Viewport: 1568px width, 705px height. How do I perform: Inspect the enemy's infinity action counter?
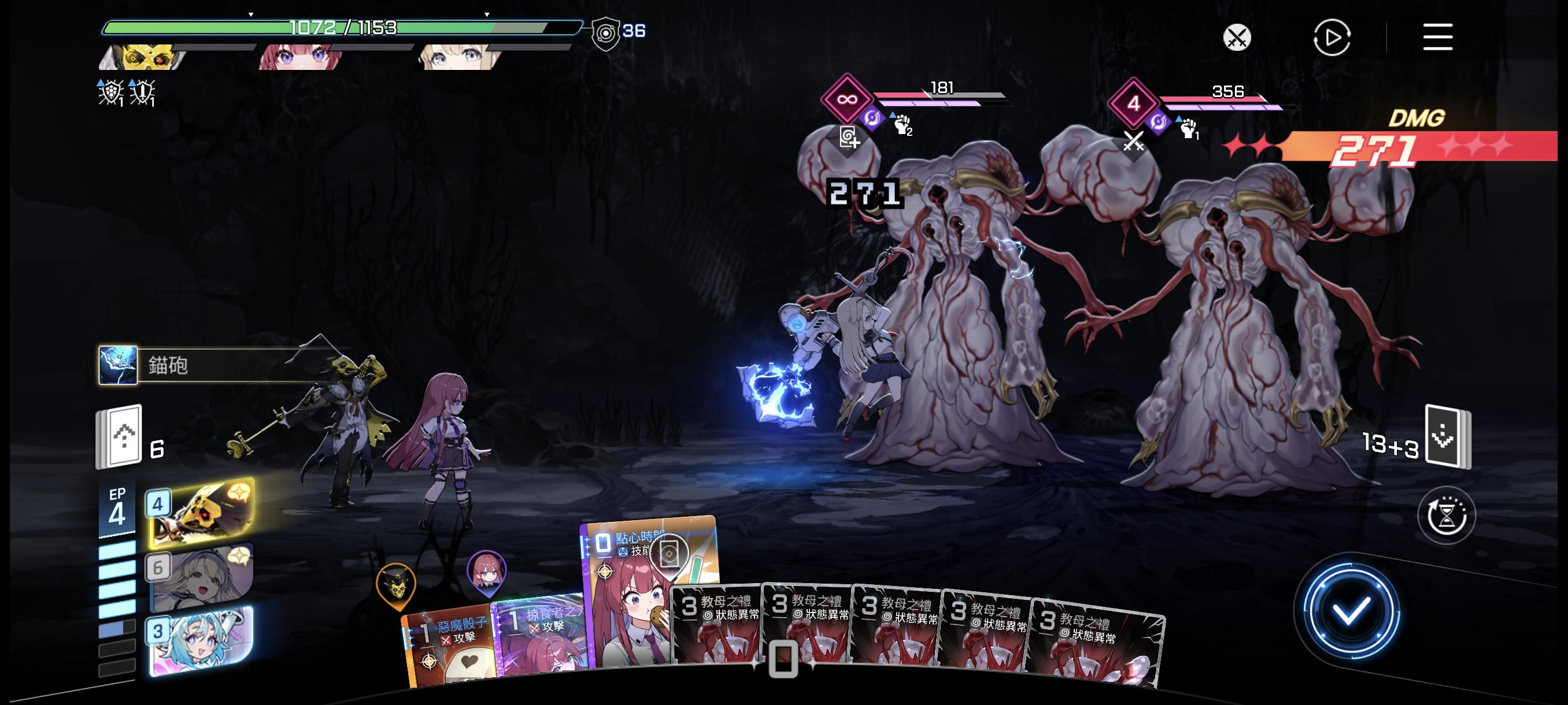(x=846, y=99)
